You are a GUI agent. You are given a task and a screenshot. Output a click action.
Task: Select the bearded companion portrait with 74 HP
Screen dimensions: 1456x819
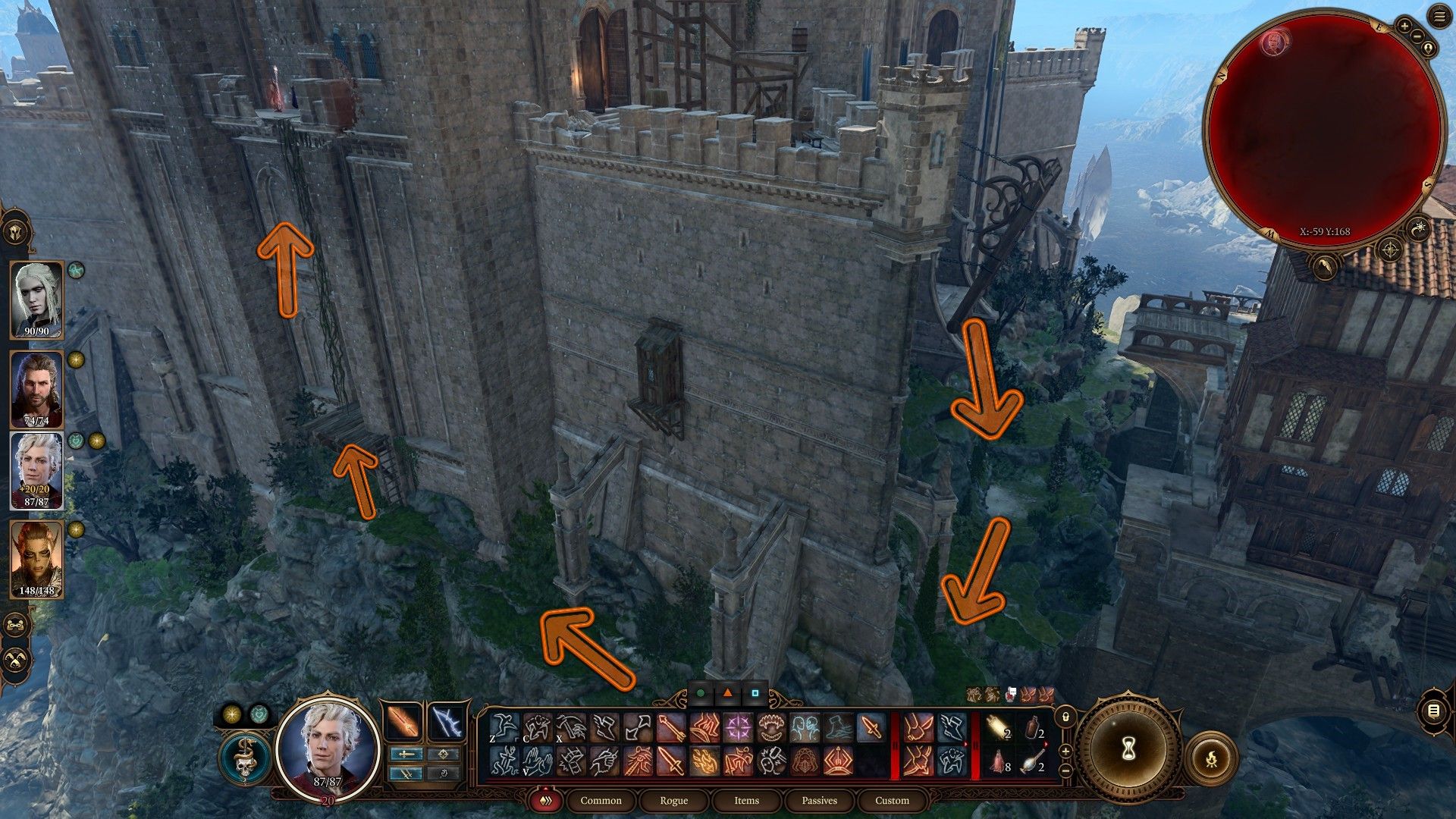[36, 390]
